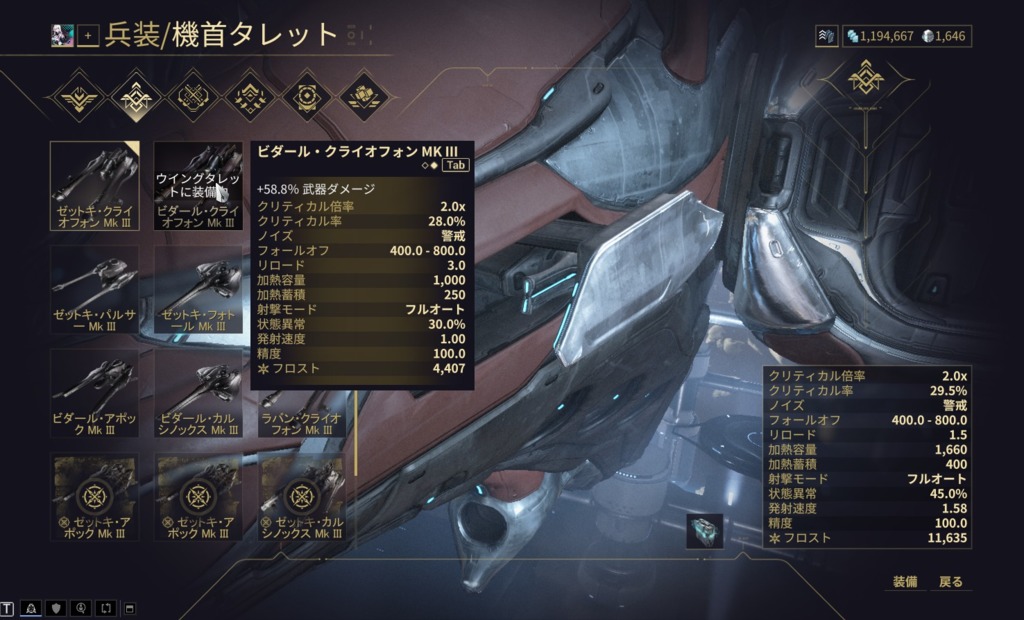This screenshot has width=1024, height=620.
Task: Choose the ビダール・カルシノックス Mk III turret
Action: 198,393
